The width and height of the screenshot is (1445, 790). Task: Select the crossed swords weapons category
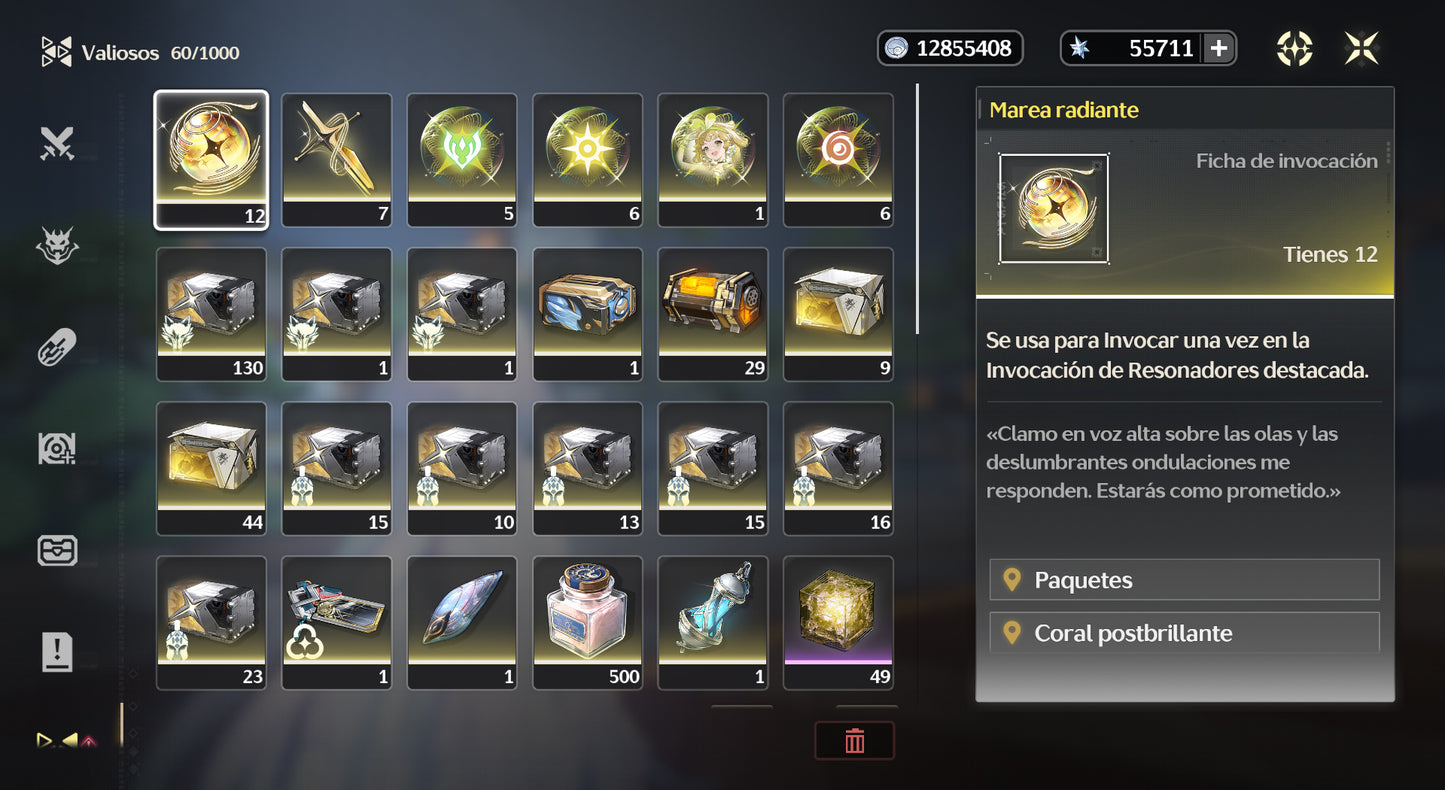point(57,143)
